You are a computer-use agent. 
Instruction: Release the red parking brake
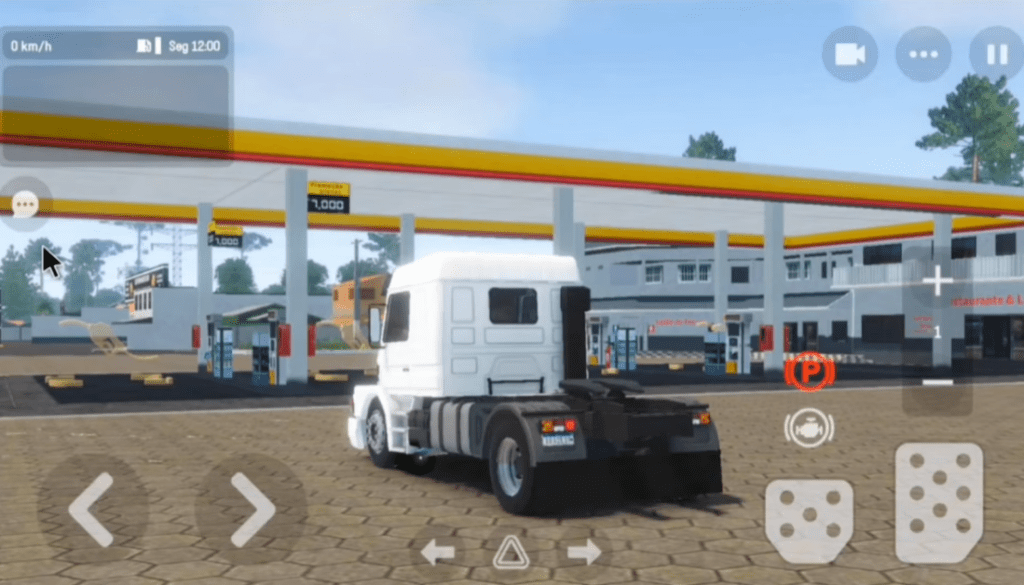pos(809,372)
